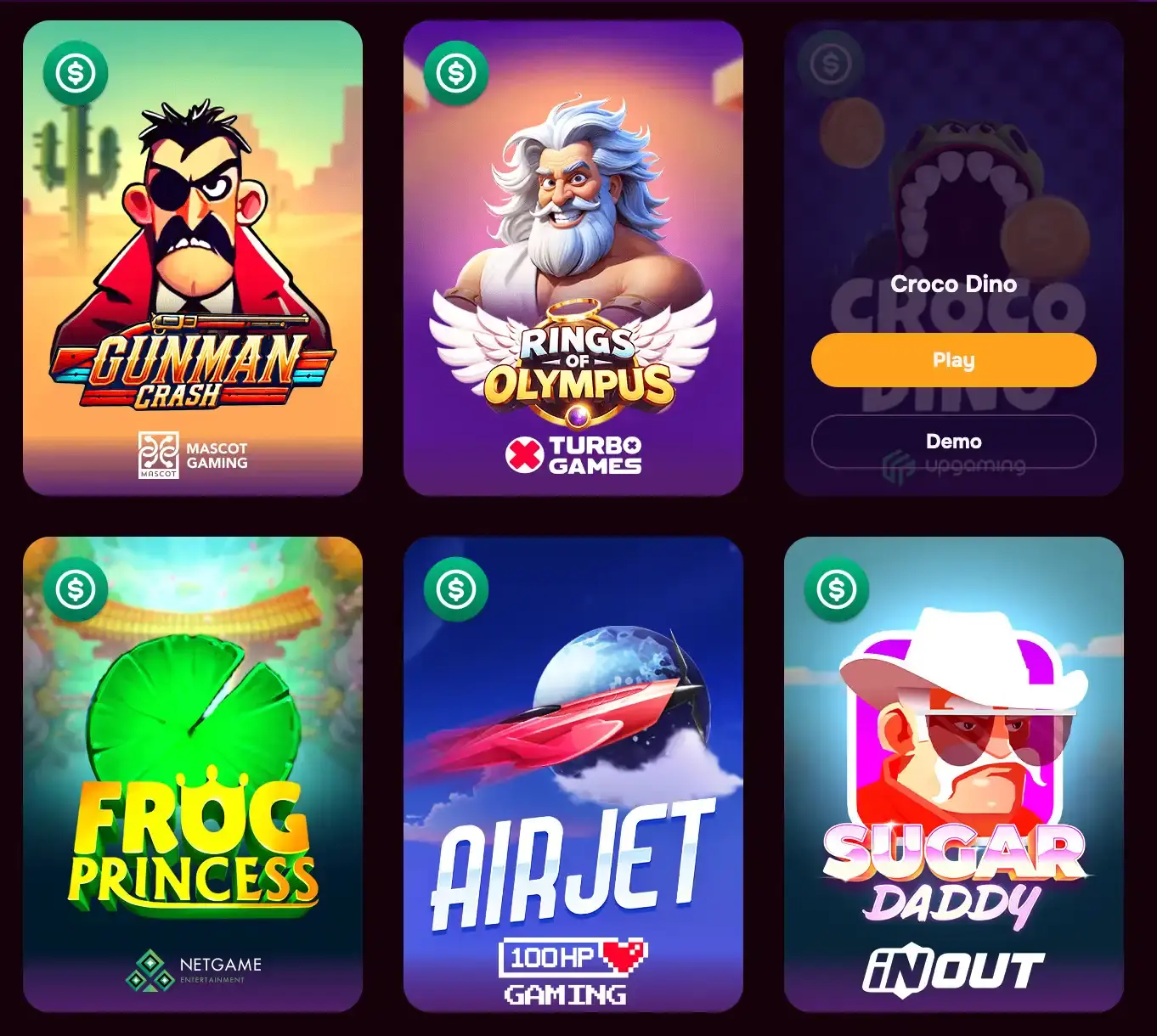Click the InOut provider logo

pyautogui.click(x=953, y=968)
